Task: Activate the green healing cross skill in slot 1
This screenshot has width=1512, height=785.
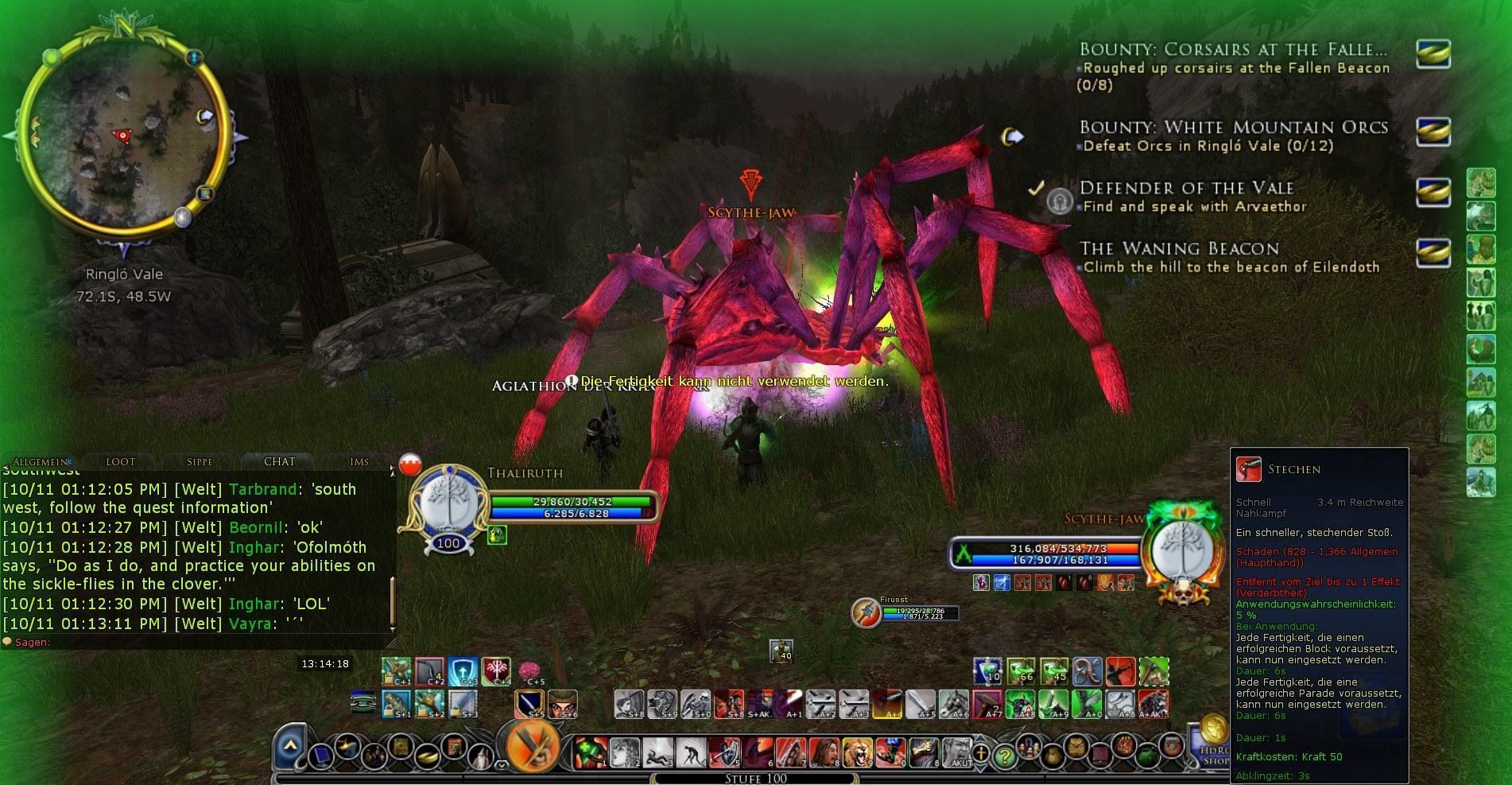Action: [x=589, y=752]
